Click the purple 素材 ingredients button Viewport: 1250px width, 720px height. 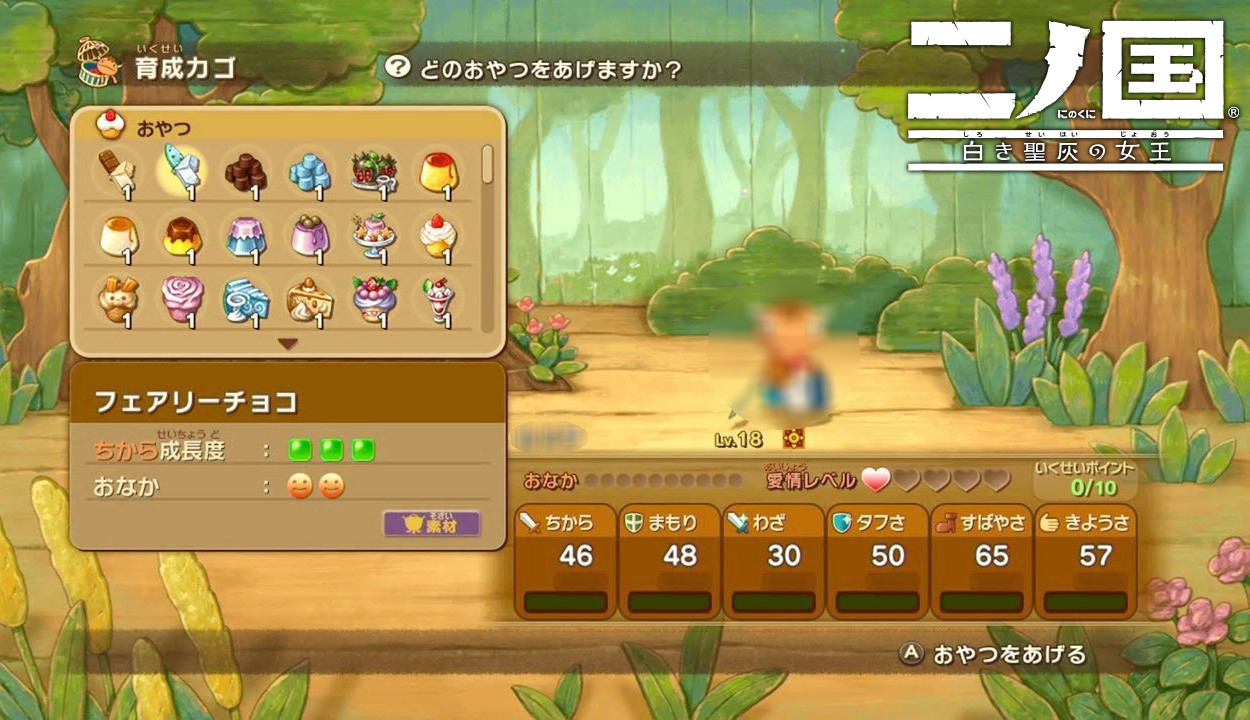pos(432,523)
